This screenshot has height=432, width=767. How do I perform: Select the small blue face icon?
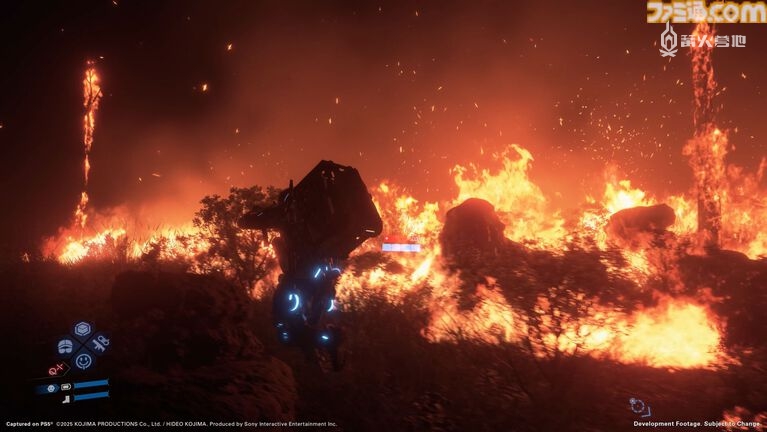pyautogui.click(x=51, y=388)
